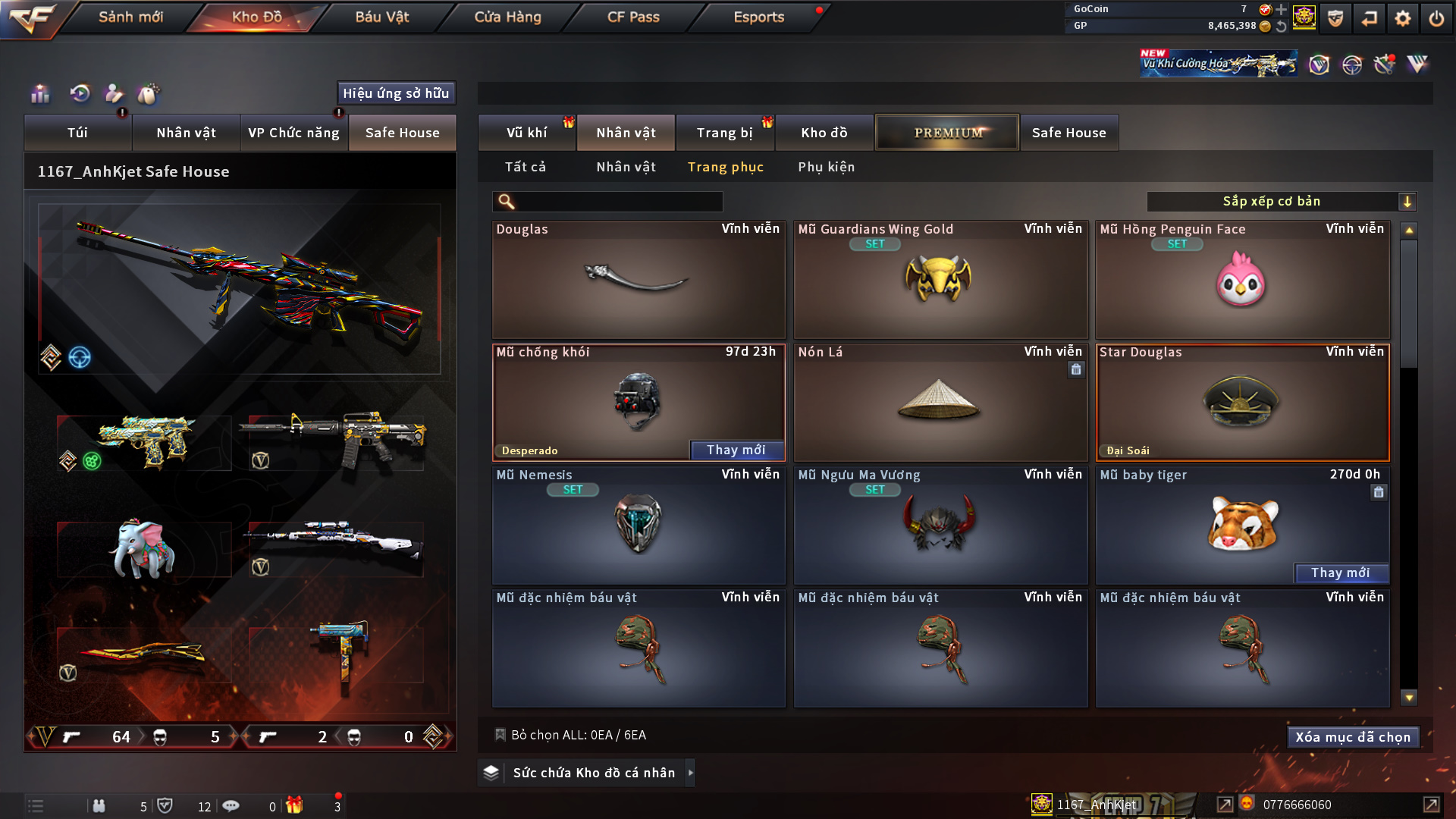The height and width of the screenshot is (819, 1456).
Task: Open settings gear icon
Action: [x=1402, y=18]
